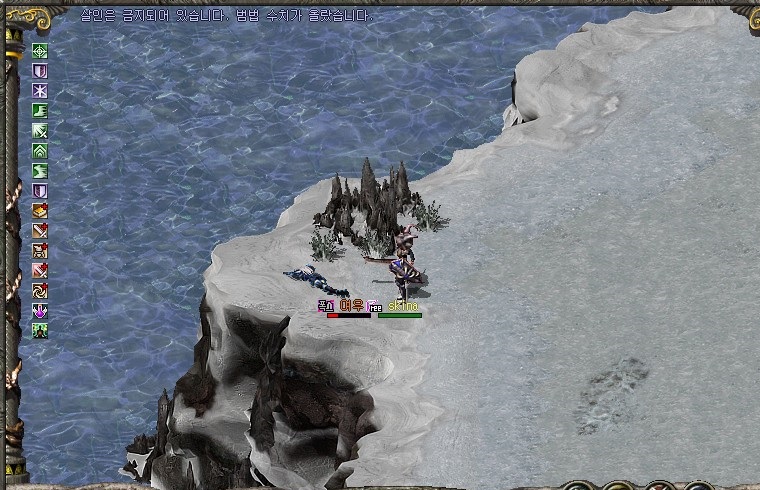Choose the tan spiral swirl icon
Viewport: 760px width, 490px height.
[x=40, y=291]
